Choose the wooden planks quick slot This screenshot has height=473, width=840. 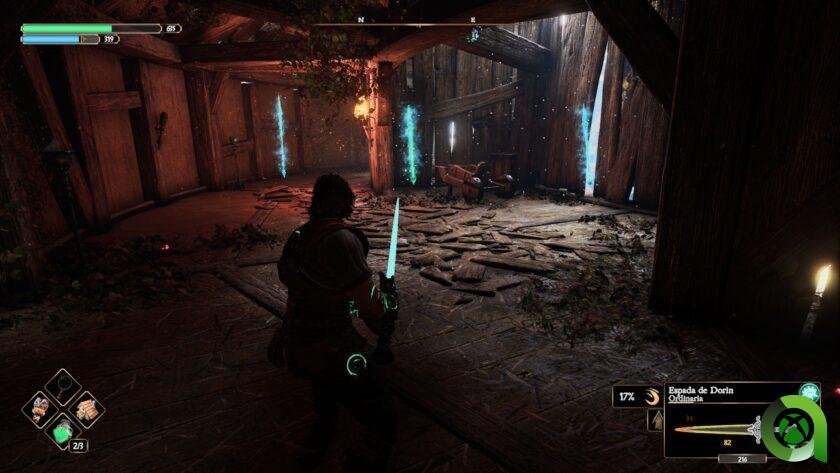coord(87,408)
